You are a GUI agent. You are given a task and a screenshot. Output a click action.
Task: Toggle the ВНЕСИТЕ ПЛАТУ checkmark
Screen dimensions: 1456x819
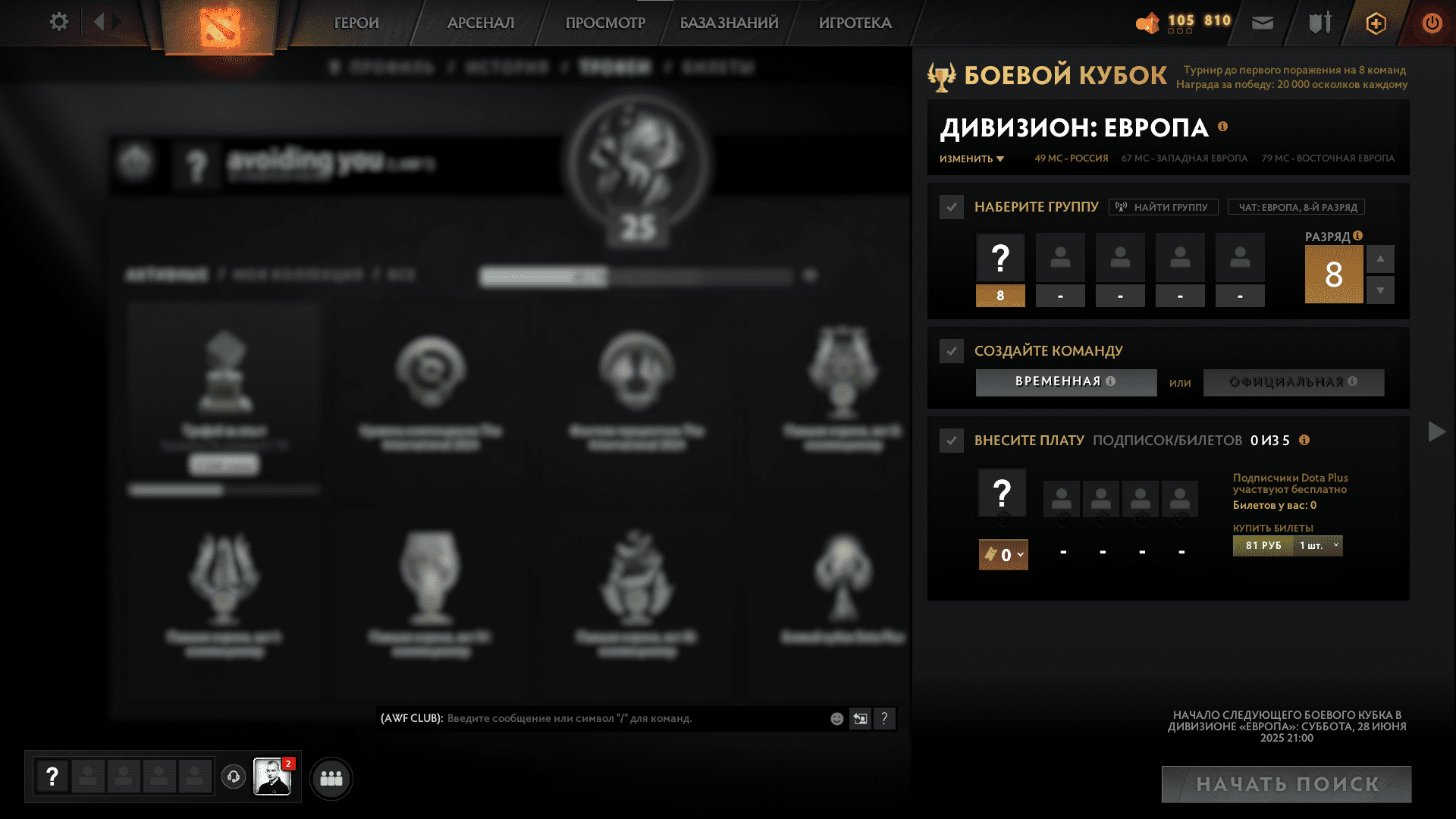(x=952, y=441)
